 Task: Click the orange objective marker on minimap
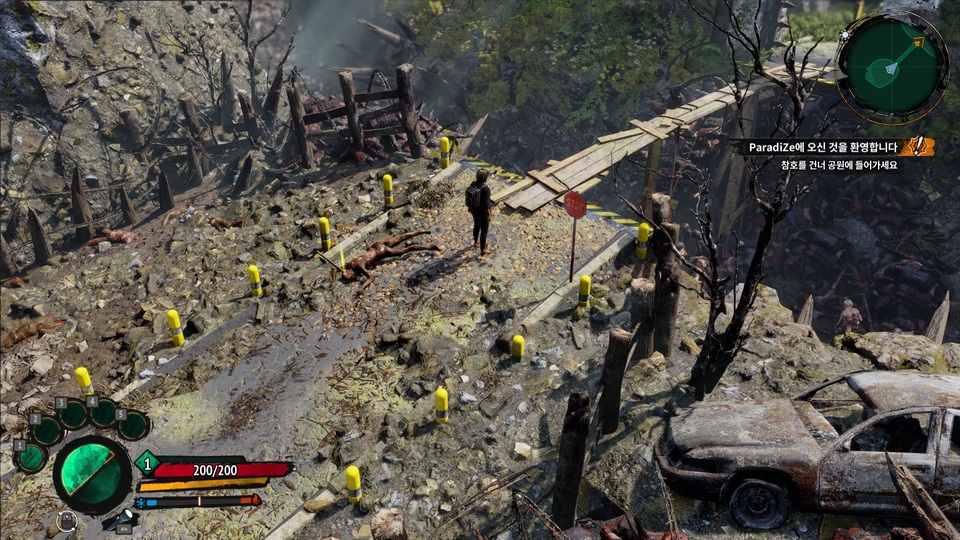click(918, 43)
